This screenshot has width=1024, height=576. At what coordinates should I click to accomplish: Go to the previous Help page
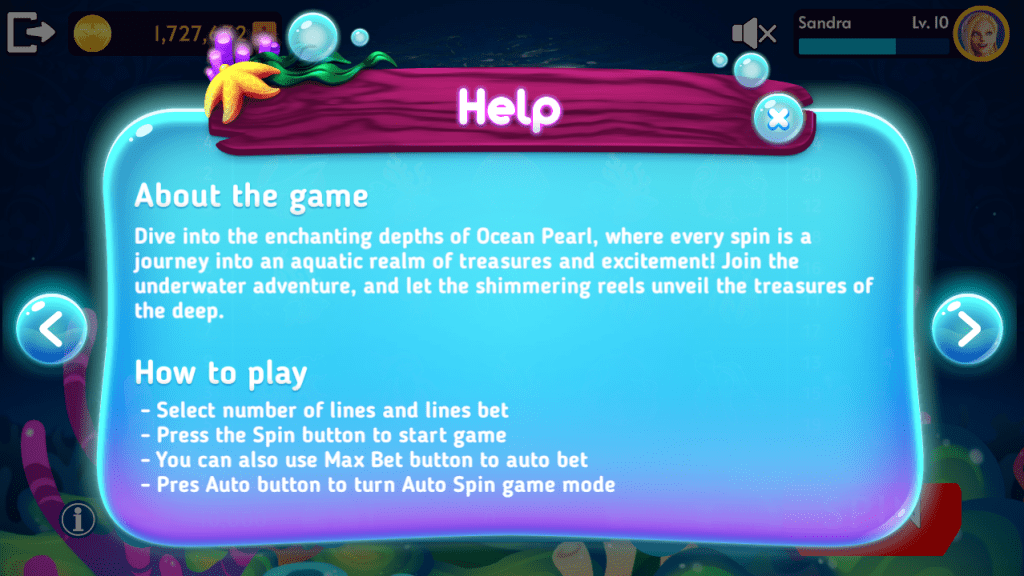(x=51, y=329)
